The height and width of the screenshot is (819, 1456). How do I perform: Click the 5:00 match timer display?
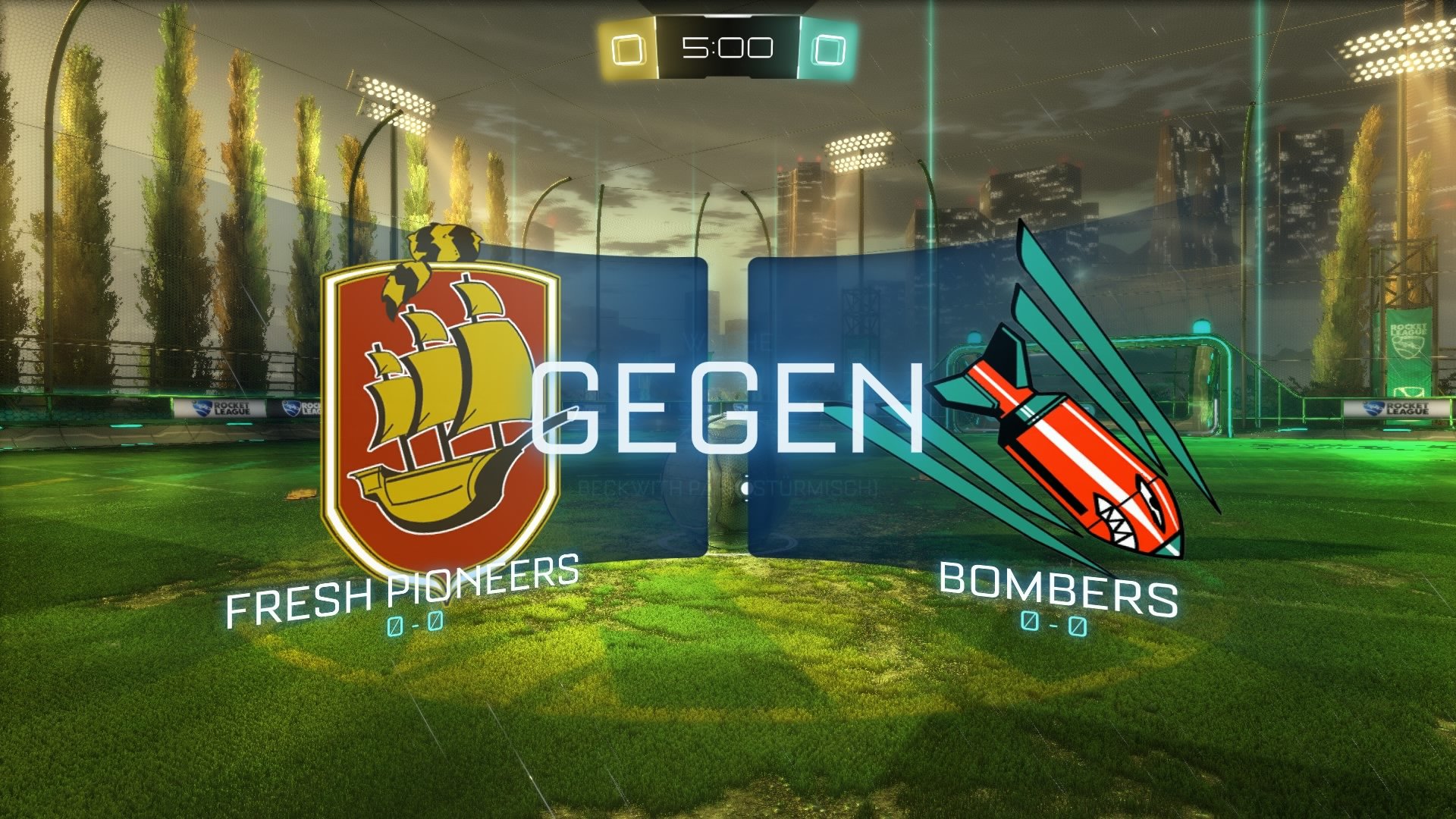point(726,48)
